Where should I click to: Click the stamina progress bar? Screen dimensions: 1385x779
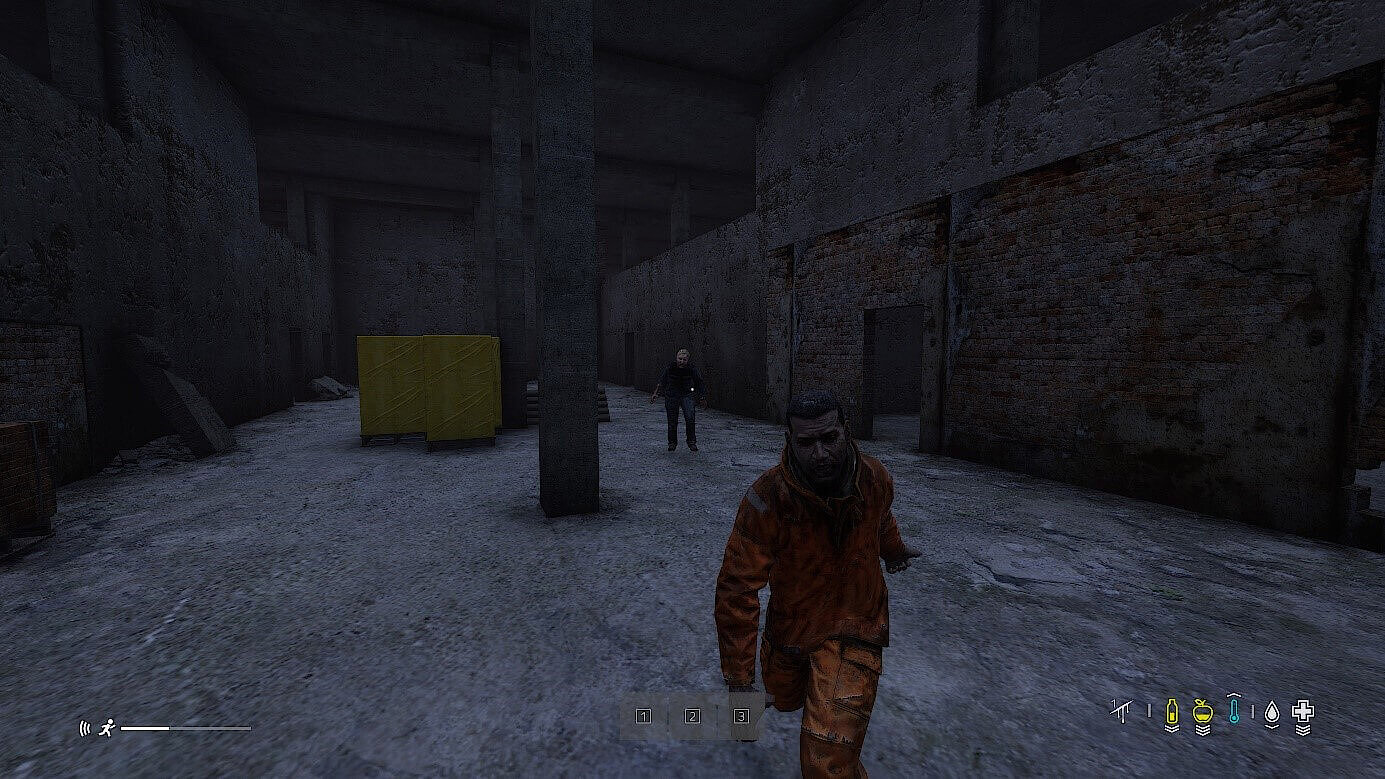[185, 728]
